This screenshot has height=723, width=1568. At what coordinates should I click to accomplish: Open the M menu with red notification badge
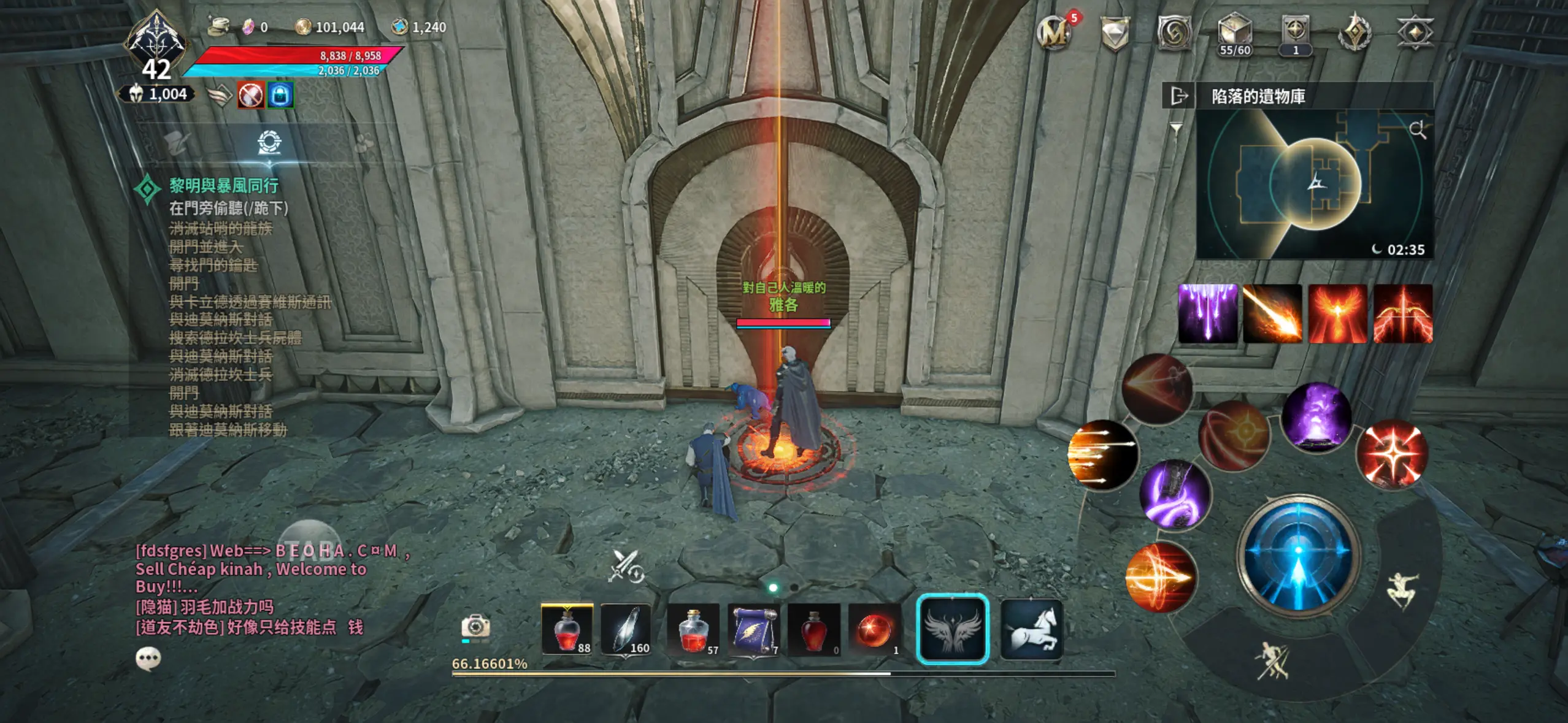point(1053,32)
